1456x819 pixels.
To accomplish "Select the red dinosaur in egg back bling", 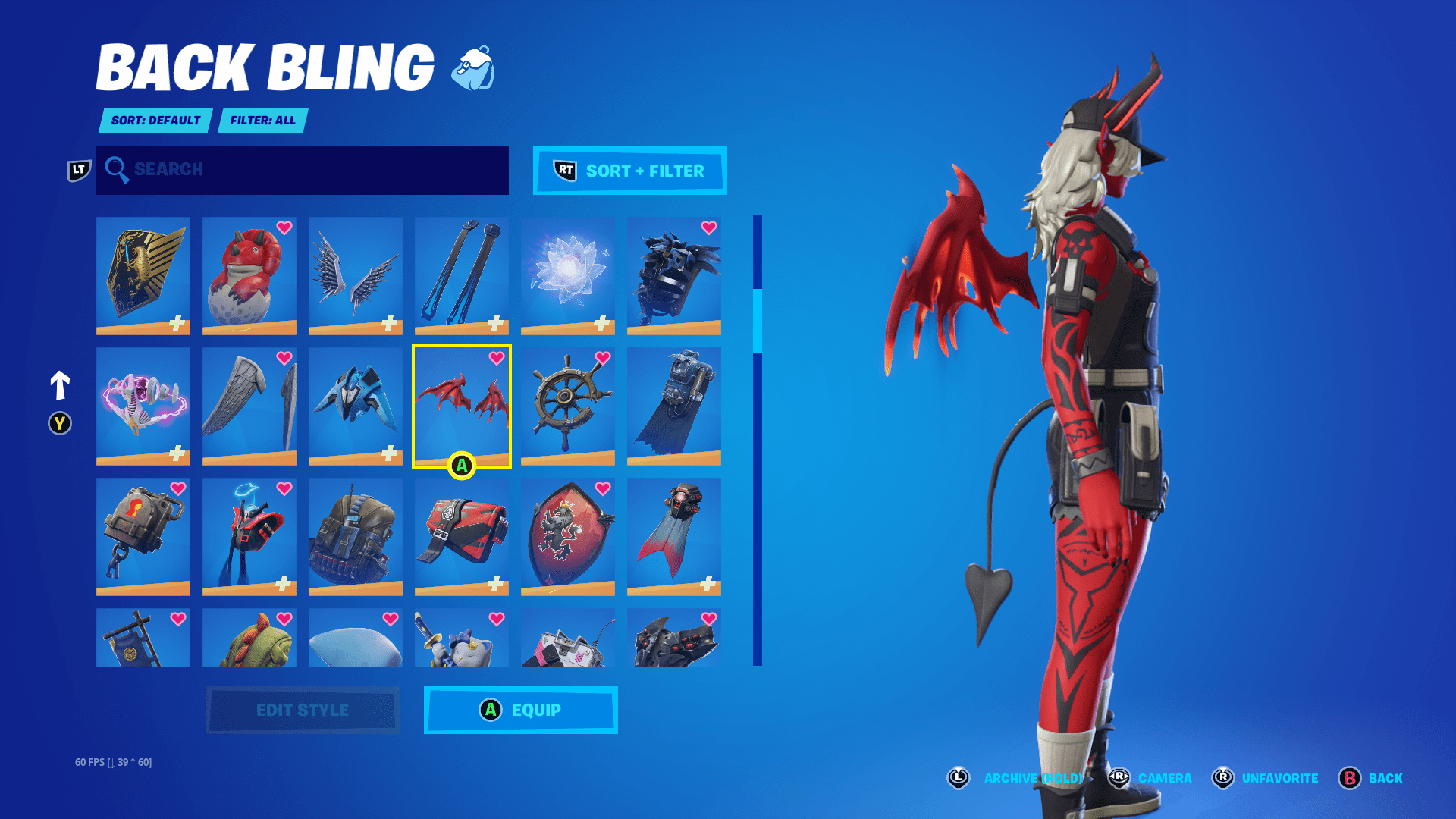I will point(249,275).
